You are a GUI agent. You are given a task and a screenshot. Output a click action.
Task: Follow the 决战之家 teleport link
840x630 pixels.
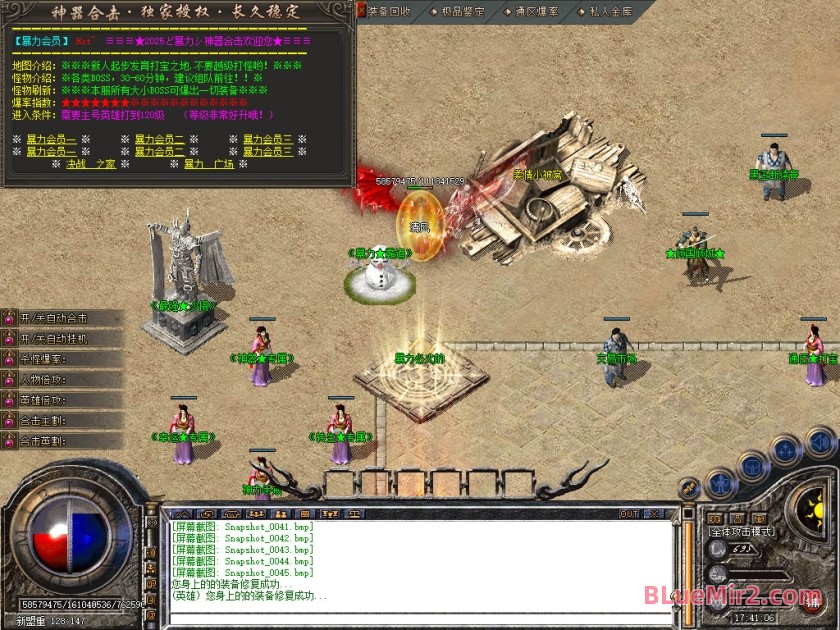coord(91,164)
